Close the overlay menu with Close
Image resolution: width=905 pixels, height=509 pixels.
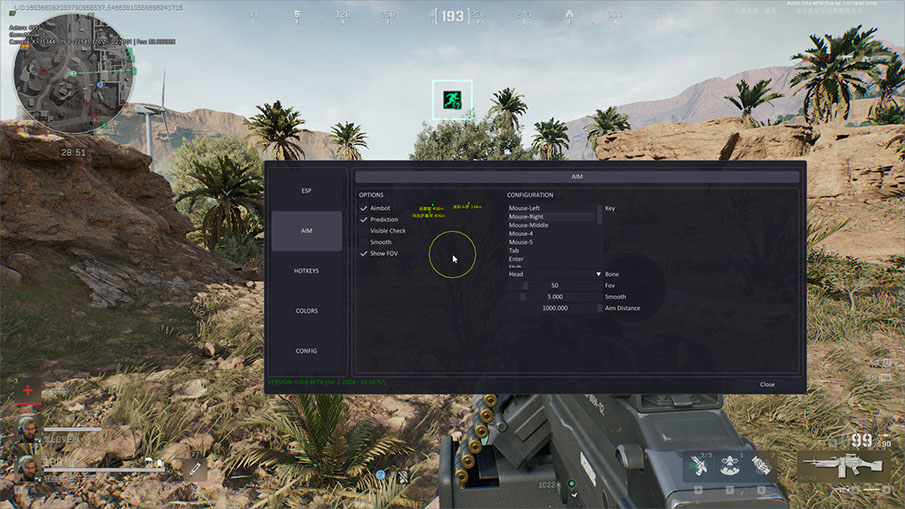click(767, 384)
